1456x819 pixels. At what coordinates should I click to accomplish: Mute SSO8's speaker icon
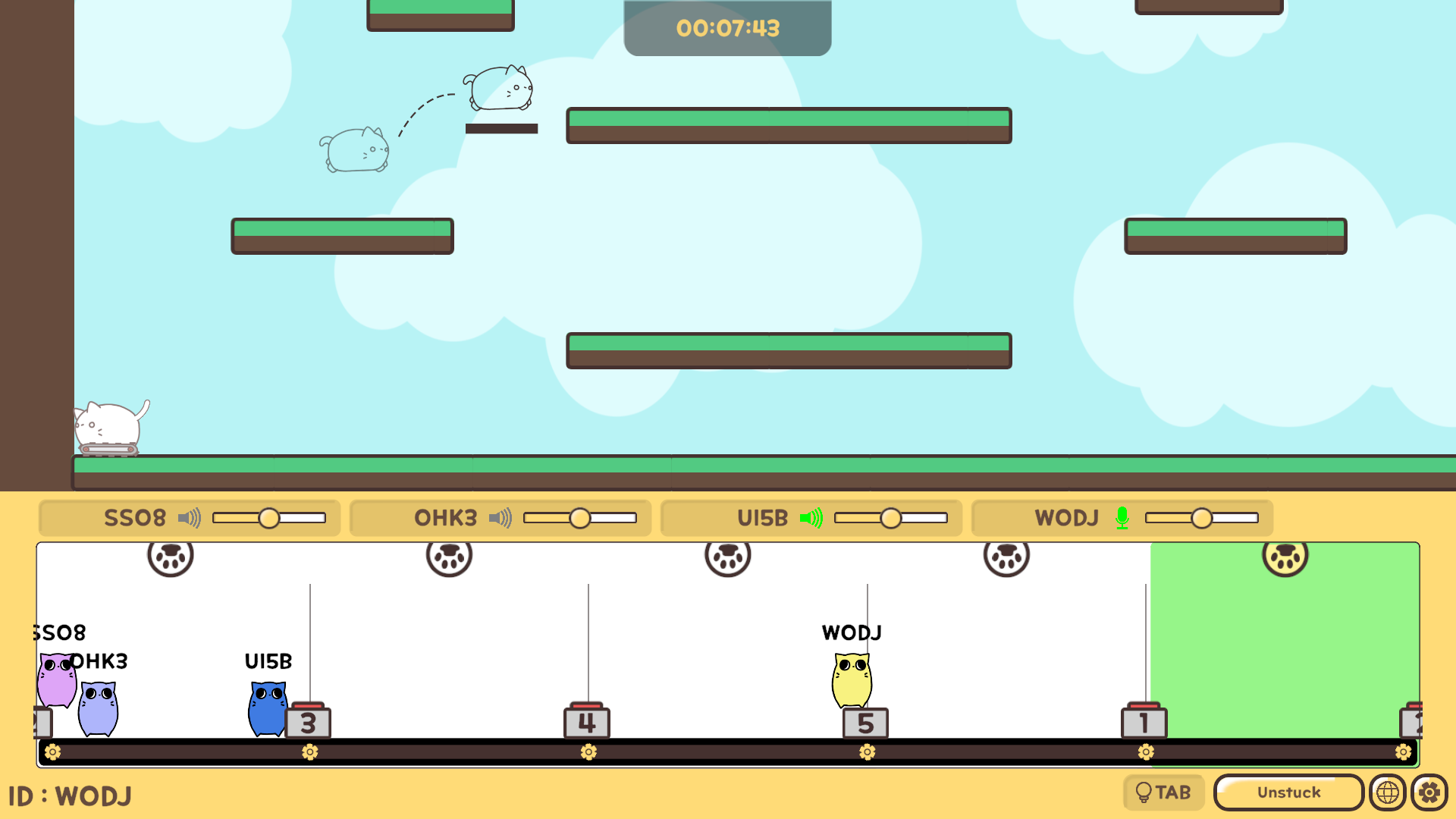[188, 518]
